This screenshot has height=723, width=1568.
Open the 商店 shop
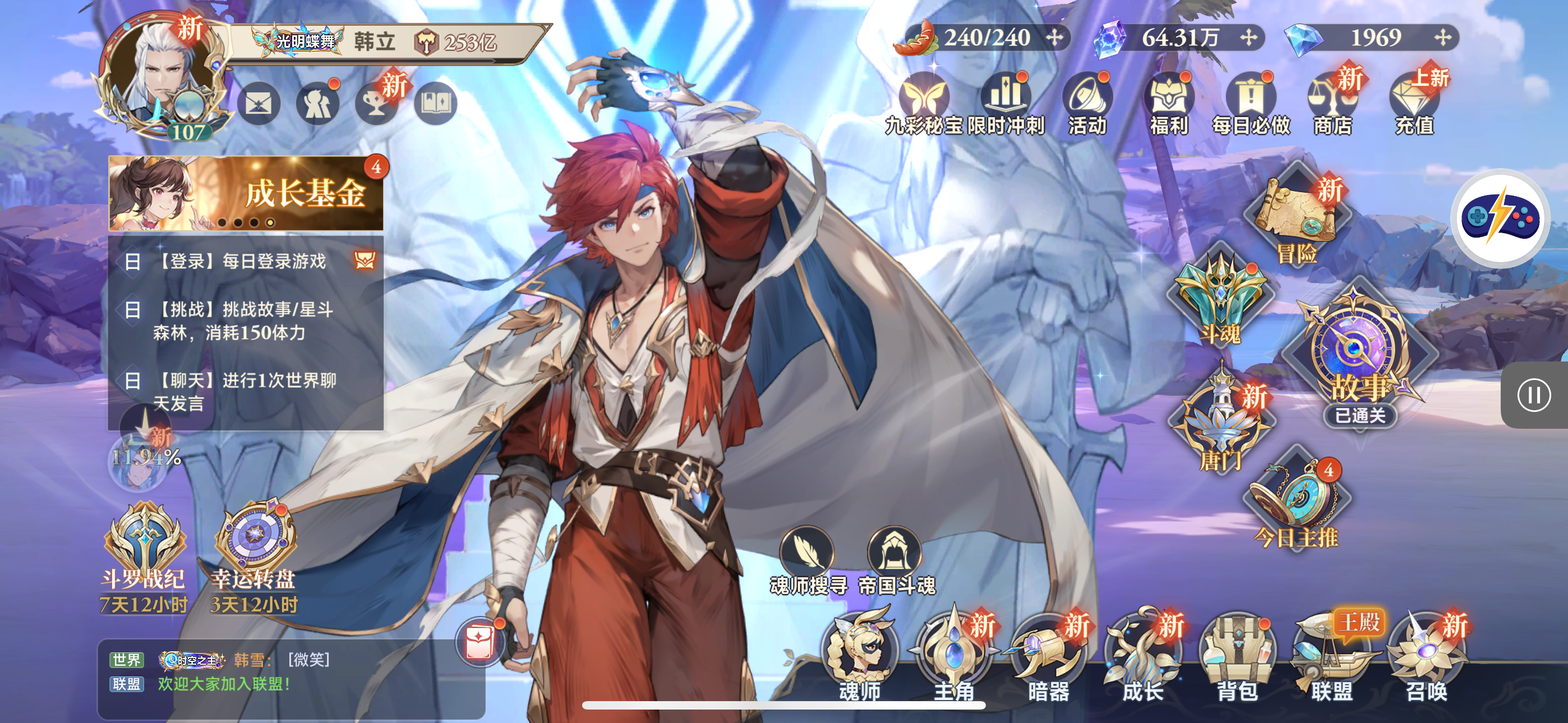click(1332, 105)
